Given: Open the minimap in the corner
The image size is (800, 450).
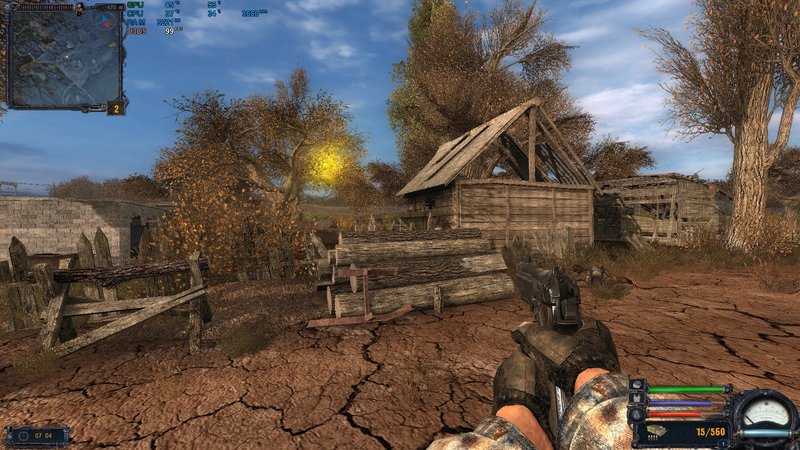Looking at the screenshot, I should [x=65, y=56].
